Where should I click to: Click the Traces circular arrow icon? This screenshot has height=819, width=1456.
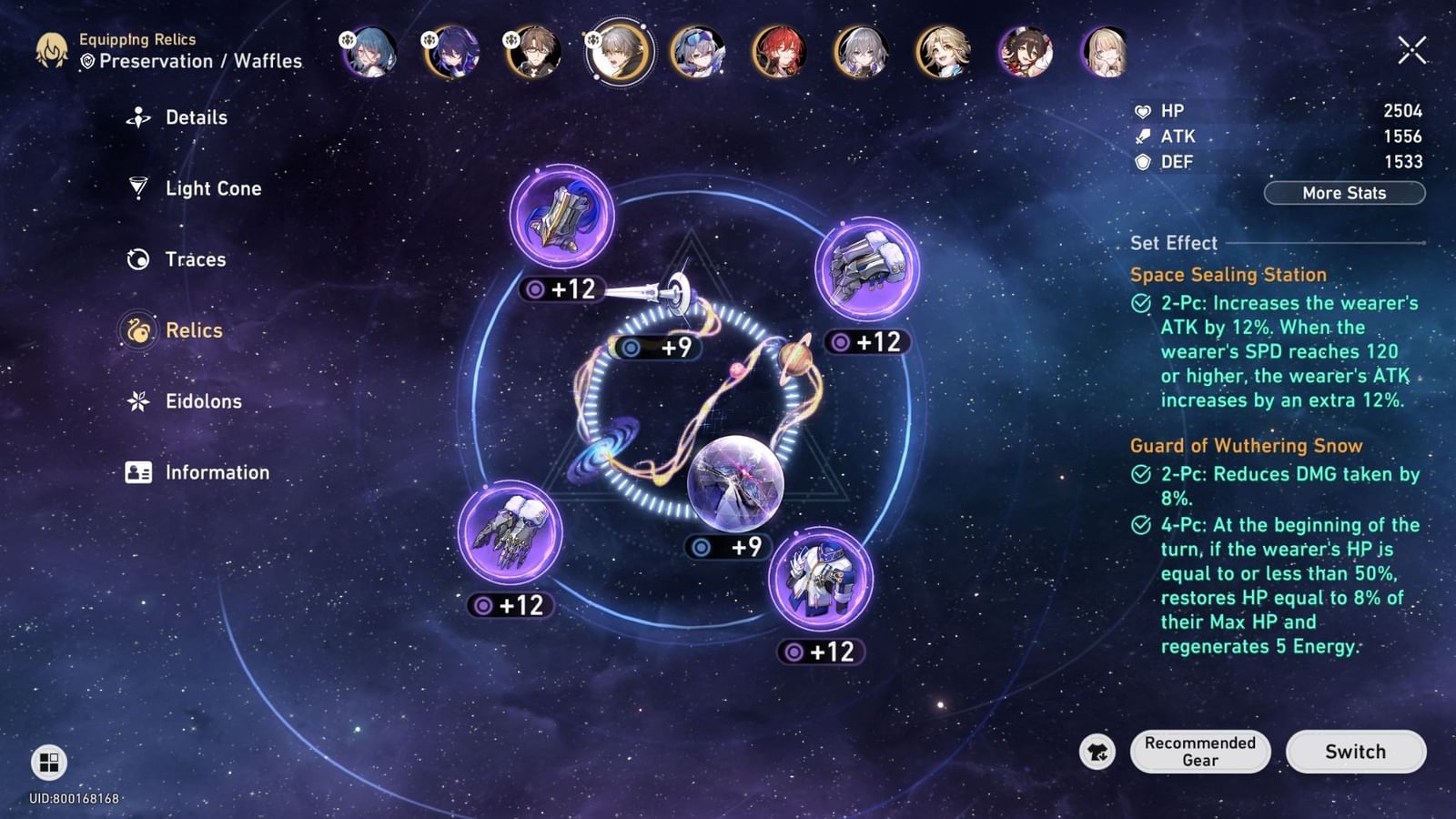(137, 259)
